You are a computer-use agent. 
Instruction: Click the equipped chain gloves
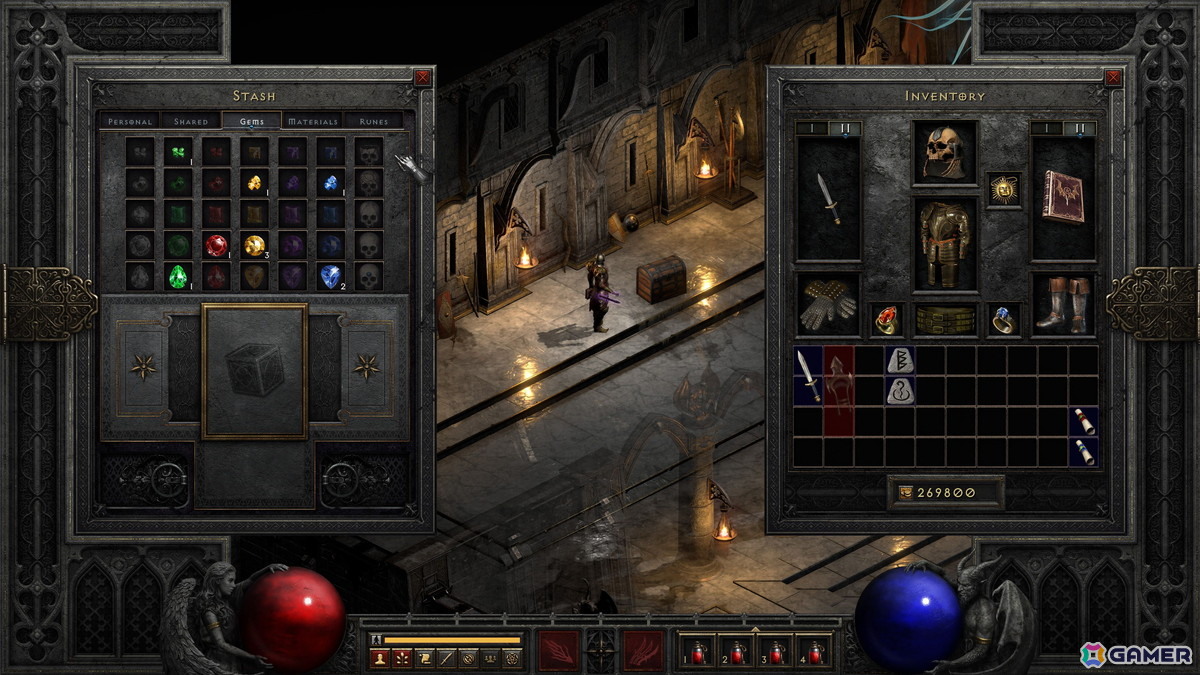coord(828,305)
